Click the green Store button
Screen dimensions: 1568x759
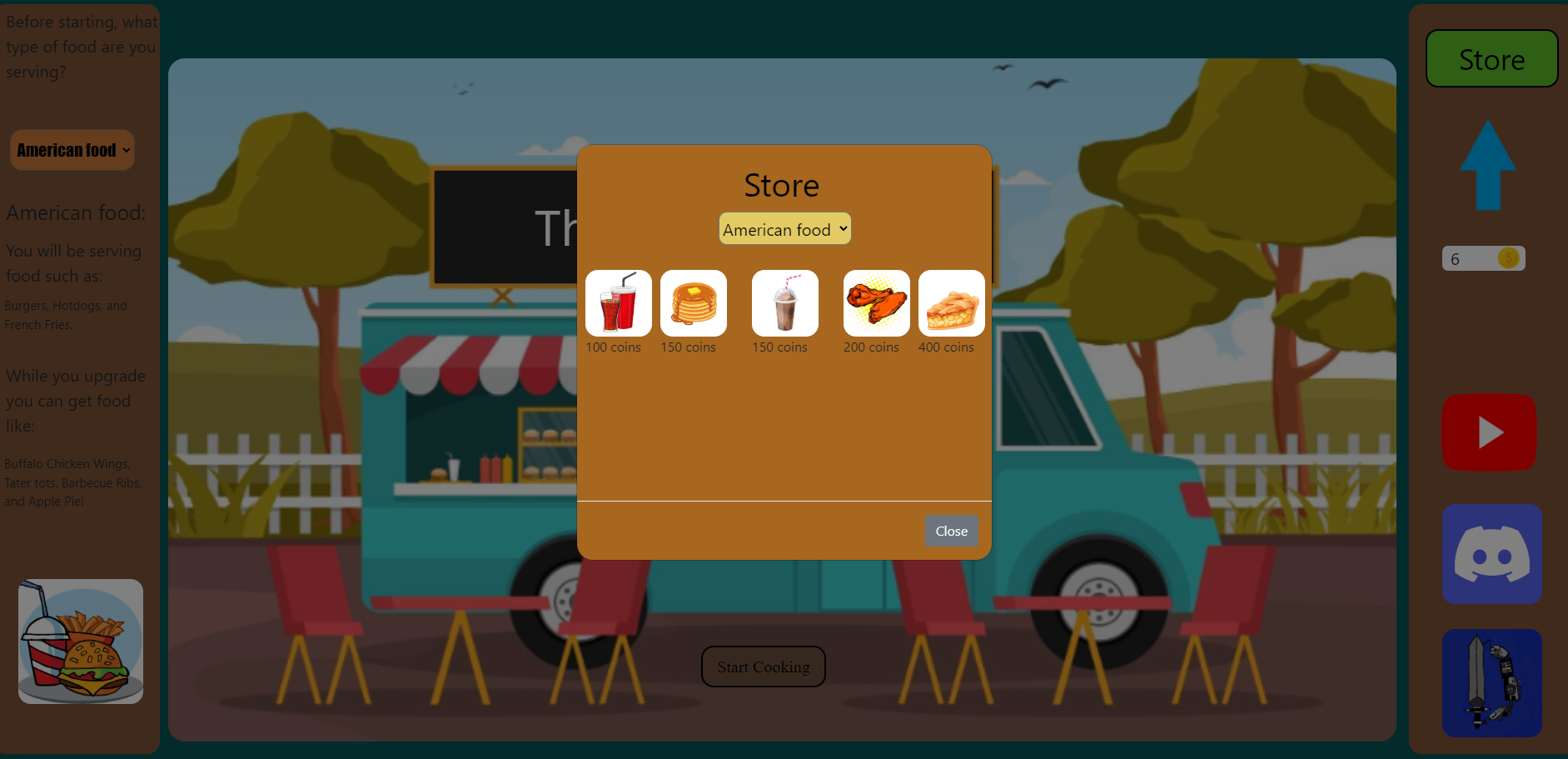1491,59
